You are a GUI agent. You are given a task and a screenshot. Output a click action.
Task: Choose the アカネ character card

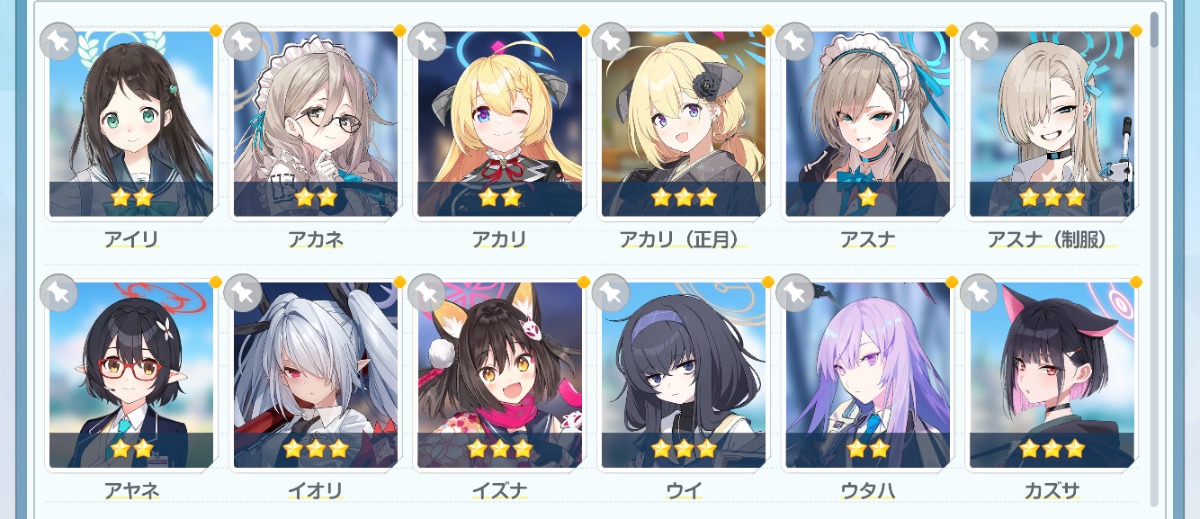pos(315,125)
